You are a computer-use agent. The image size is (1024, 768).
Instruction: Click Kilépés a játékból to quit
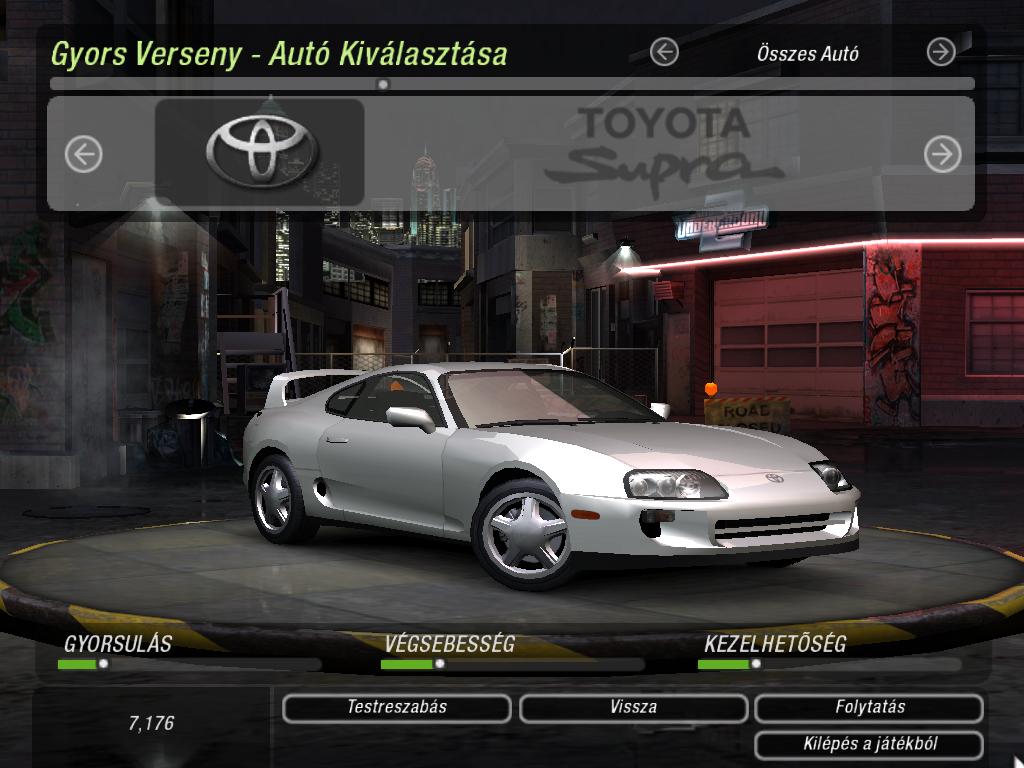[x=869, y=745]
